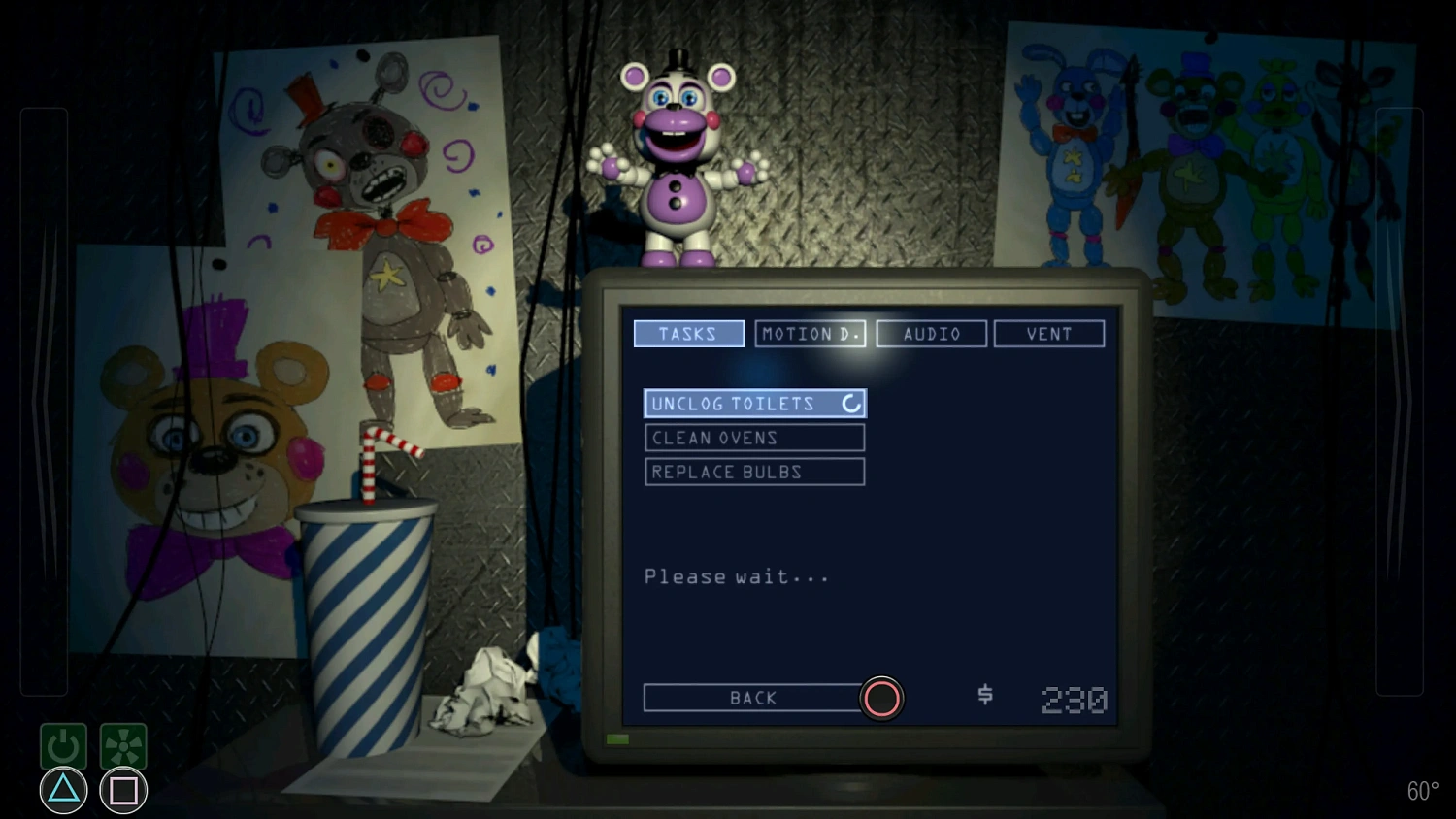Click the fan ventilation icon
1456x819 pixels.
click(x=122, y=745)
